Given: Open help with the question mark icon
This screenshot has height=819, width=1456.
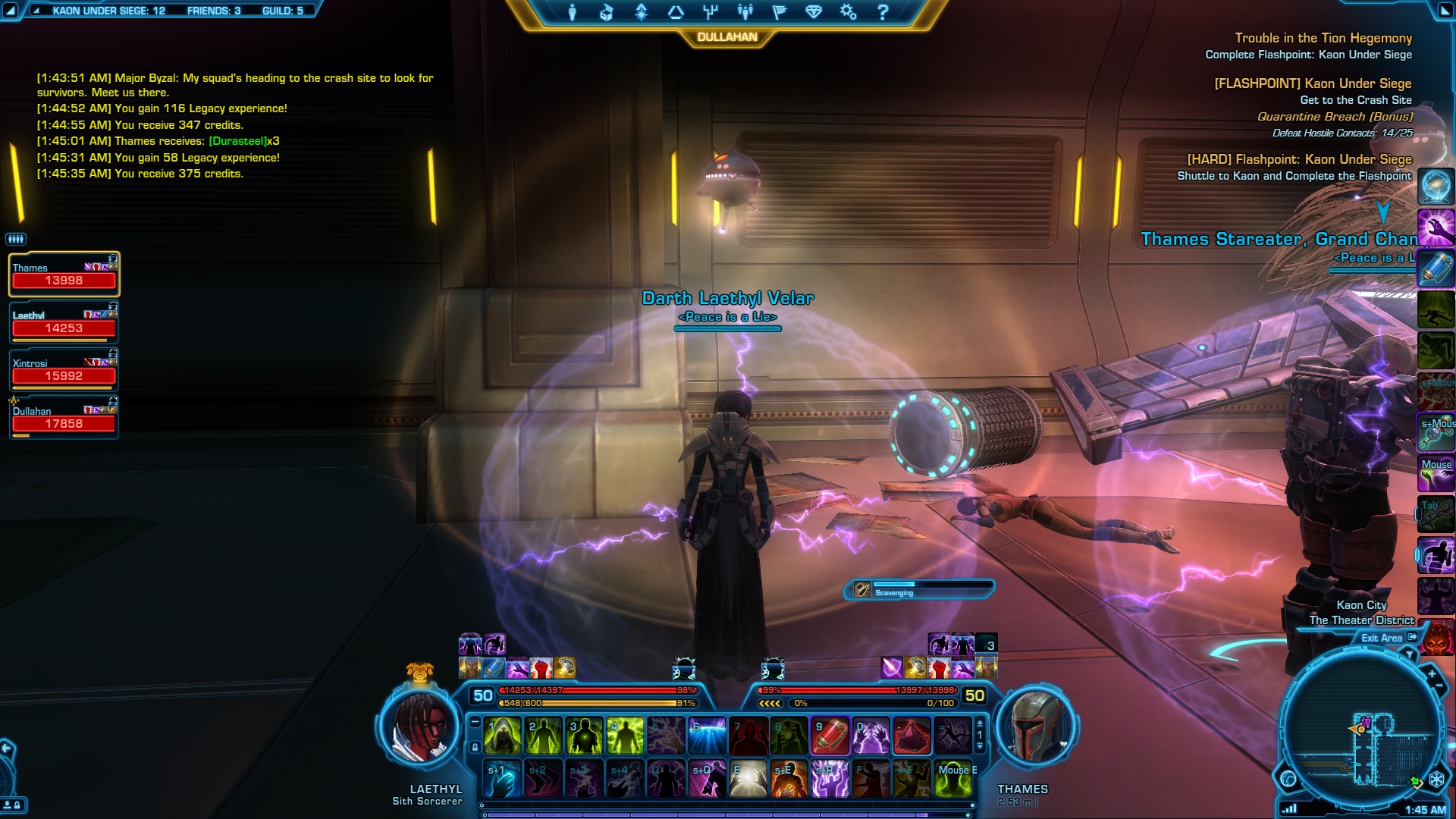Looking at the screenshot, I should coord(883,12).
